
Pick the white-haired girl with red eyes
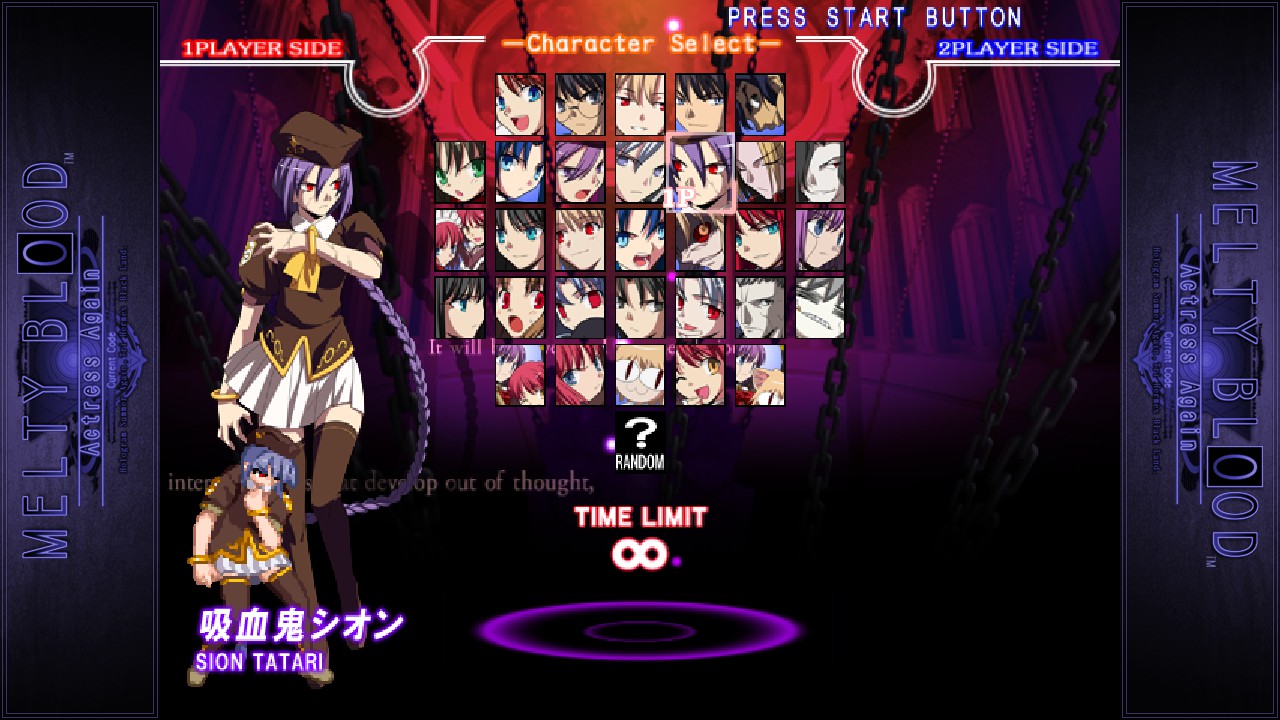700,308
